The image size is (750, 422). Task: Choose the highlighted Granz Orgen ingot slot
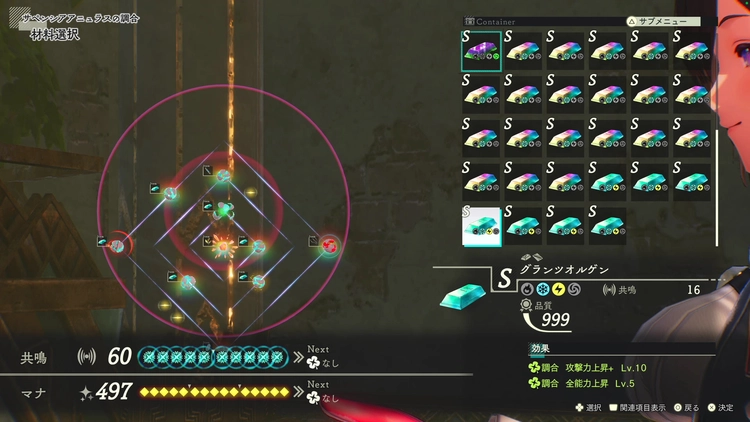(x=480, y=225)
